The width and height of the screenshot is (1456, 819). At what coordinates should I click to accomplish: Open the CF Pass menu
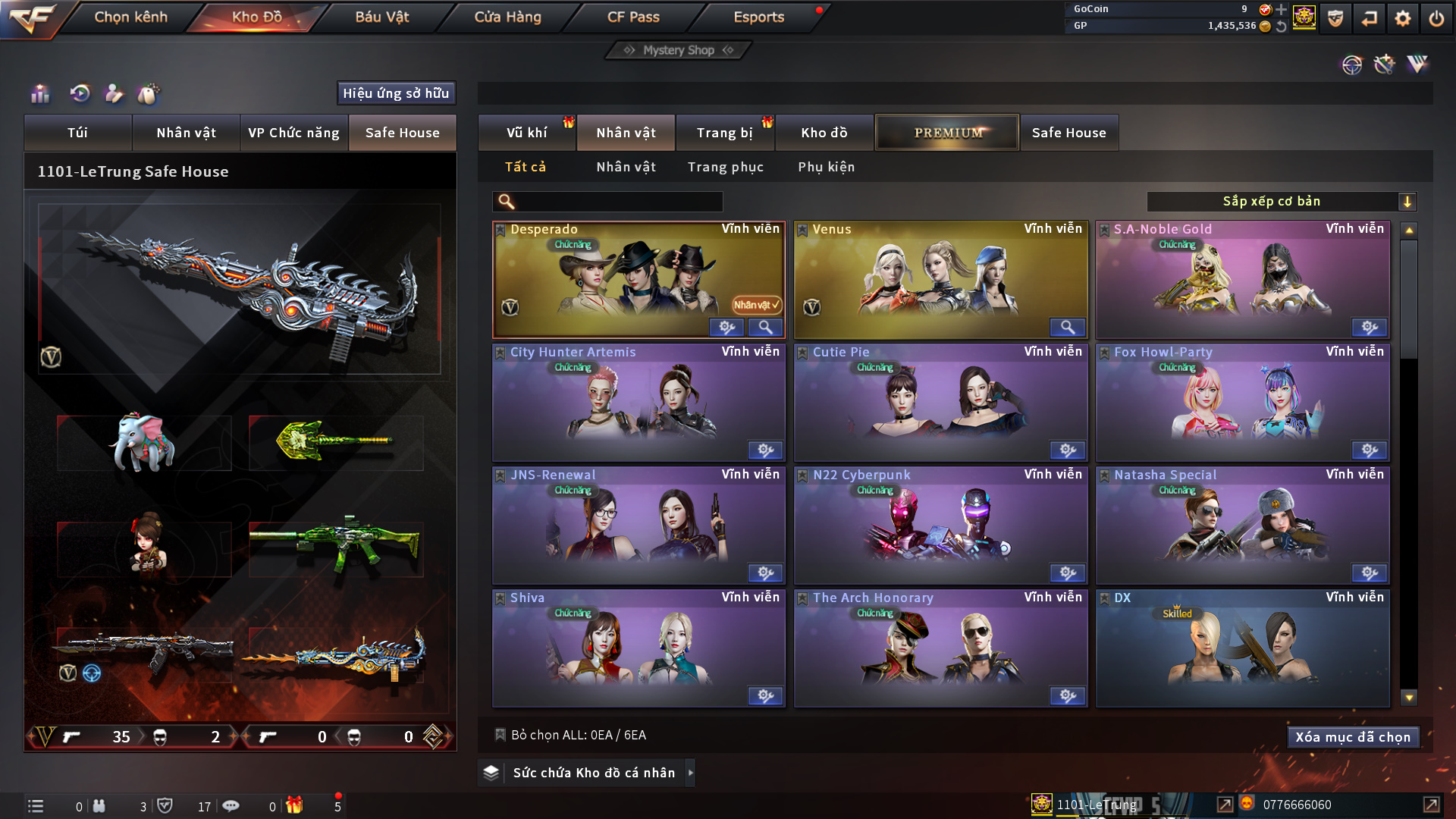pyautogui.click(x=633, y=17)
